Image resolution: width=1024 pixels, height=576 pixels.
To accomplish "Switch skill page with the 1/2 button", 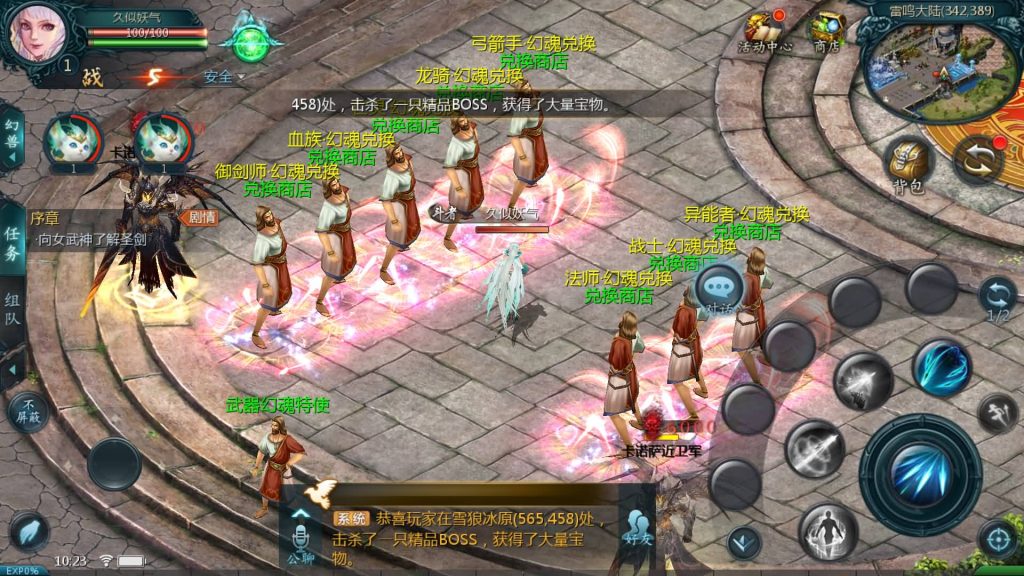I will tap(997, 299).
